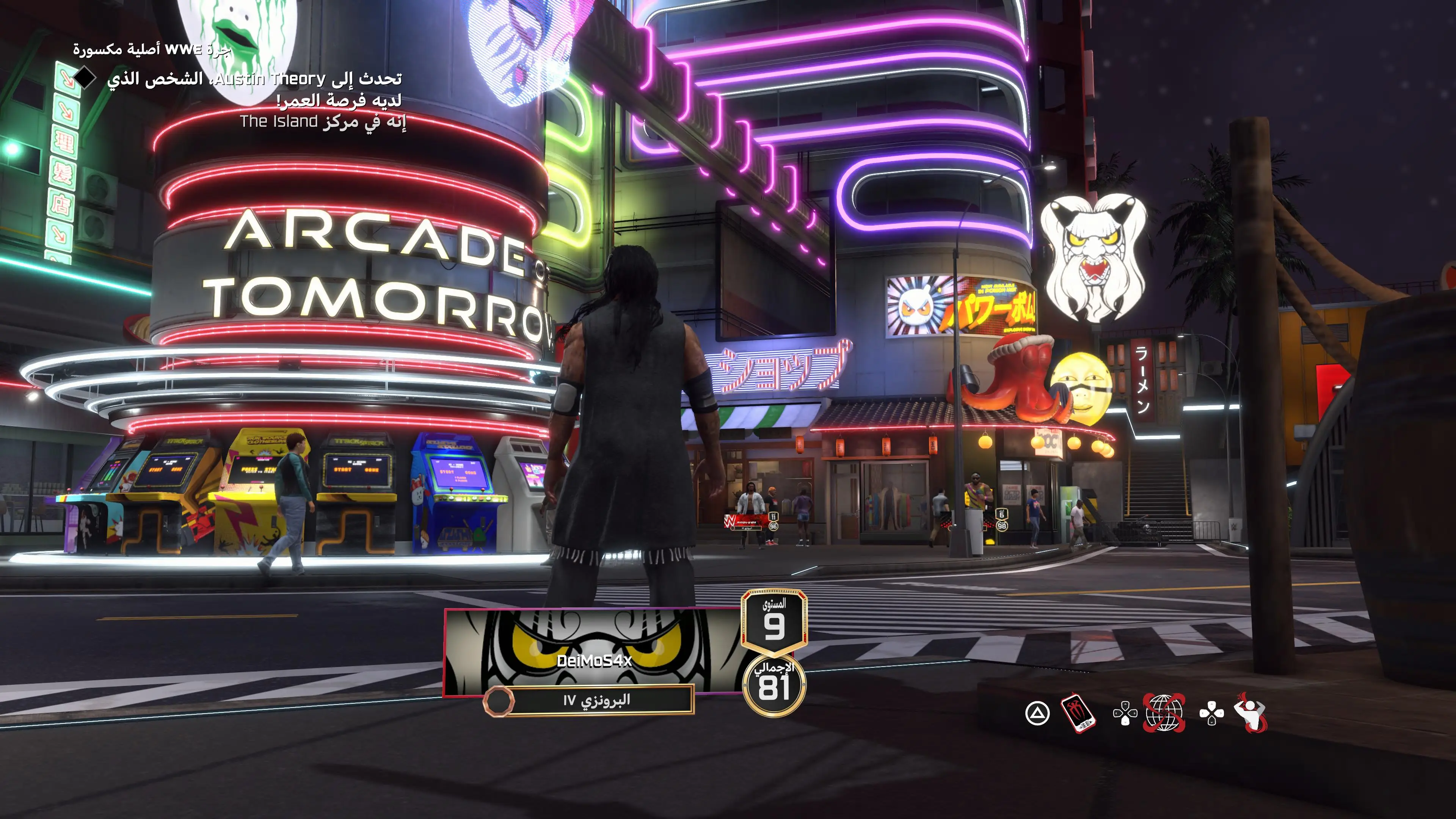
Task: Open the globe fast-travel icon
Action: click(1164, 714)
